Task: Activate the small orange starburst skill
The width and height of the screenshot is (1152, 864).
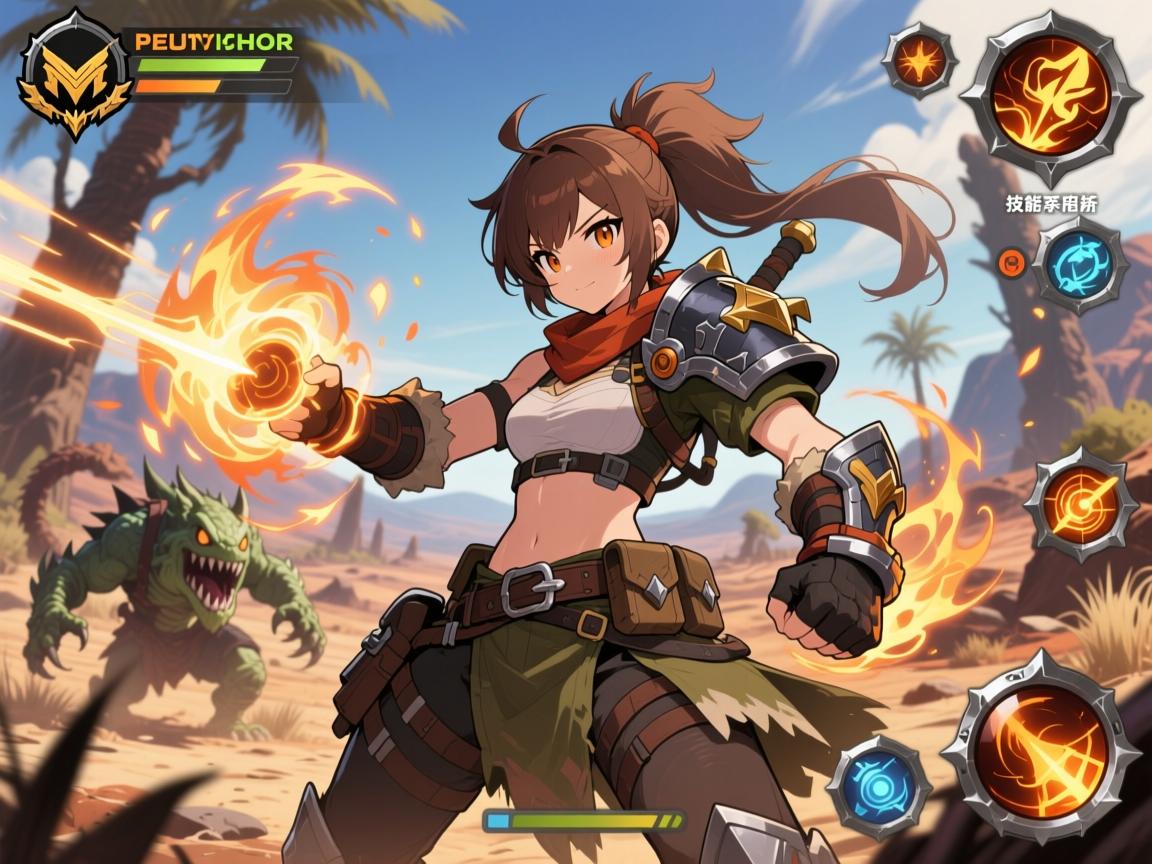Action: pyautogui.click(x=918, y=61)
